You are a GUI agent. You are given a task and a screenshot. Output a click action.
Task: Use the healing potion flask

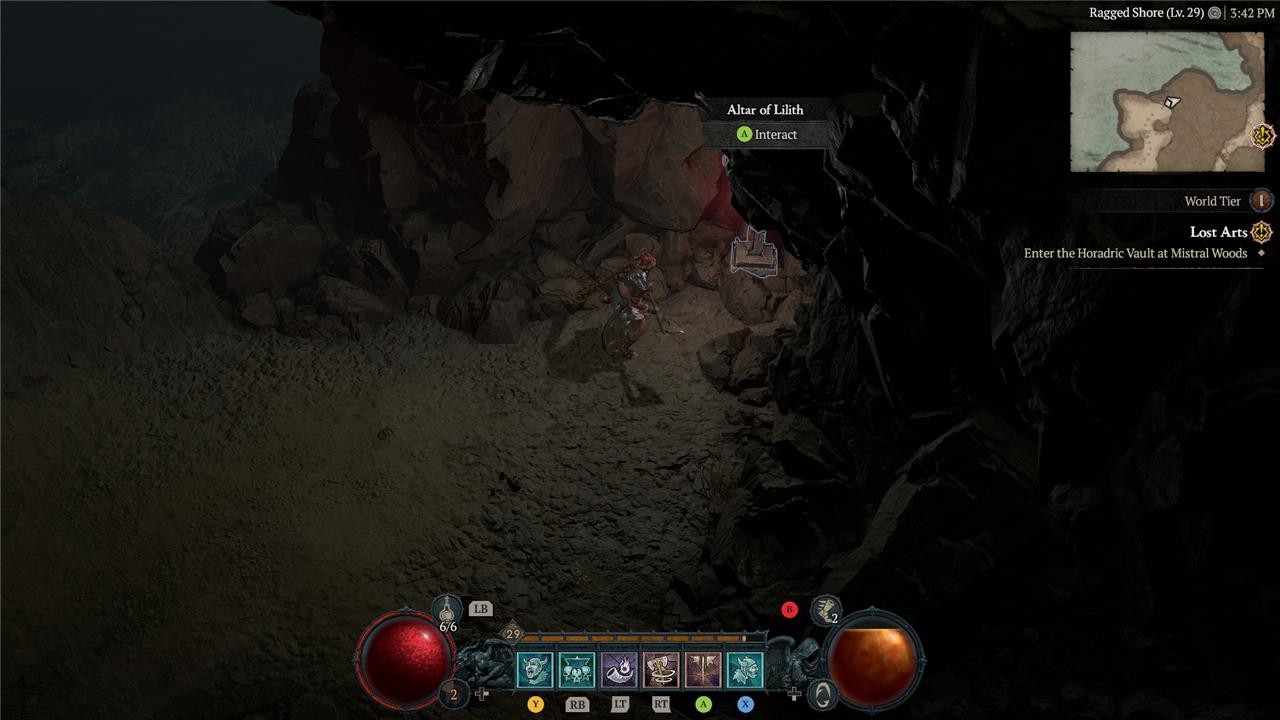pyautogui.click(x=447, y=609)
